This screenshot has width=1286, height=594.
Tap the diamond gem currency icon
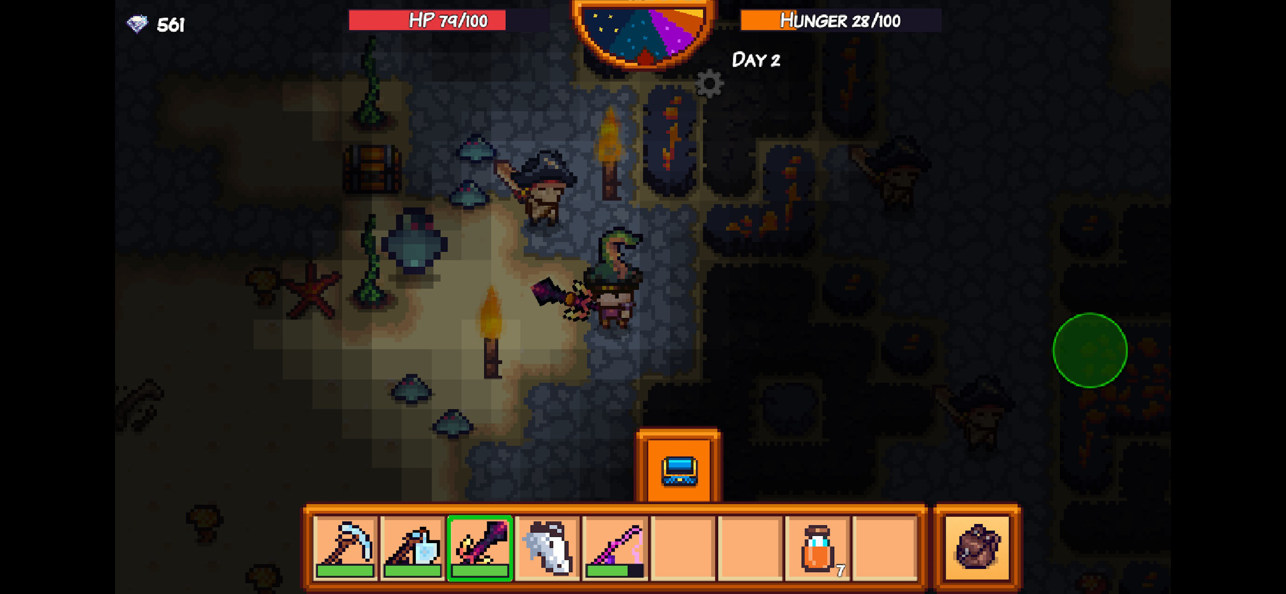click(137, 25)
